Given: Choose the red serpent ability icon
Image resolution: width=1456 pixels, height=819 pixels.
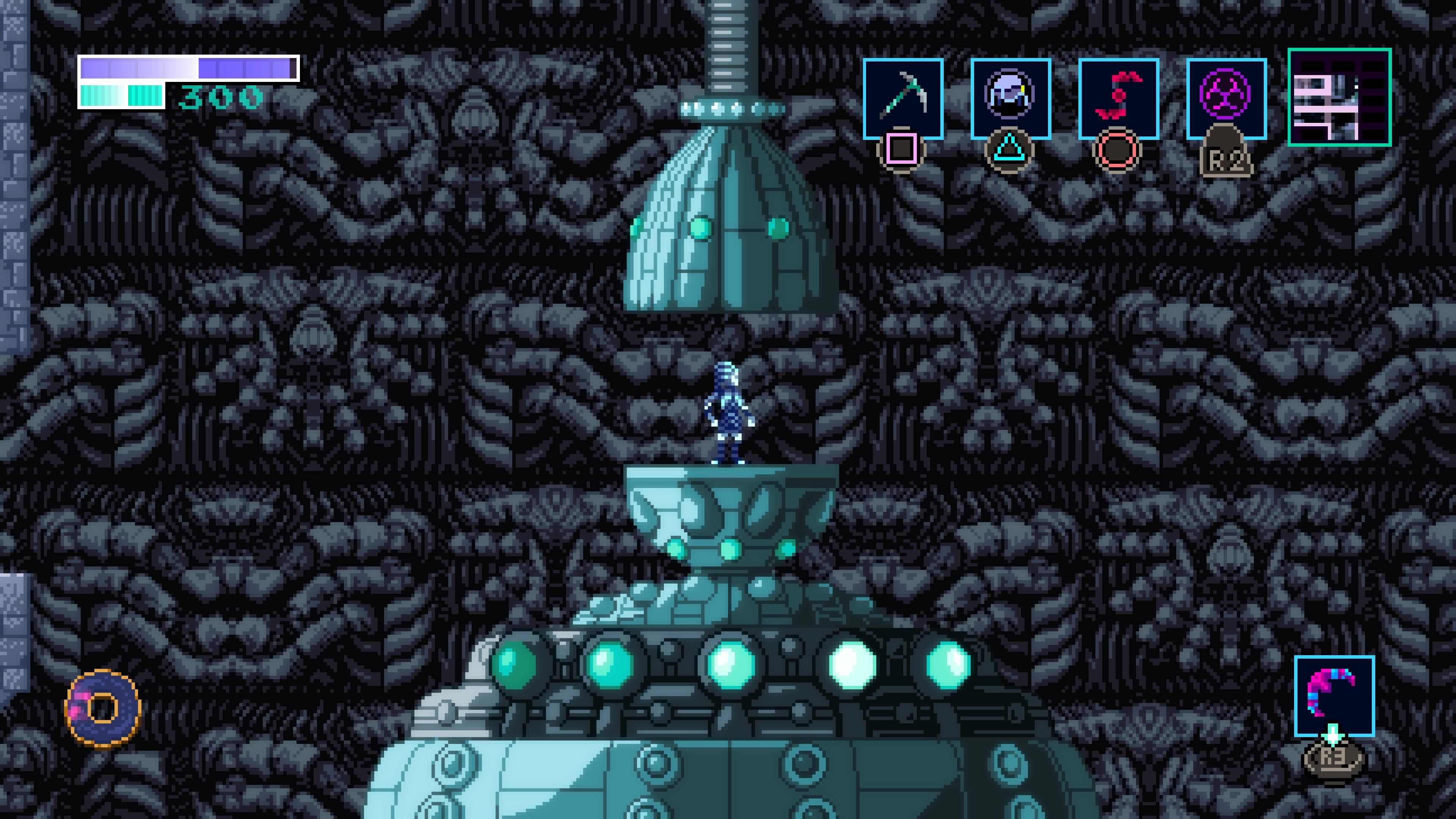Looking at the screenshot, I should coord(1118,98).
